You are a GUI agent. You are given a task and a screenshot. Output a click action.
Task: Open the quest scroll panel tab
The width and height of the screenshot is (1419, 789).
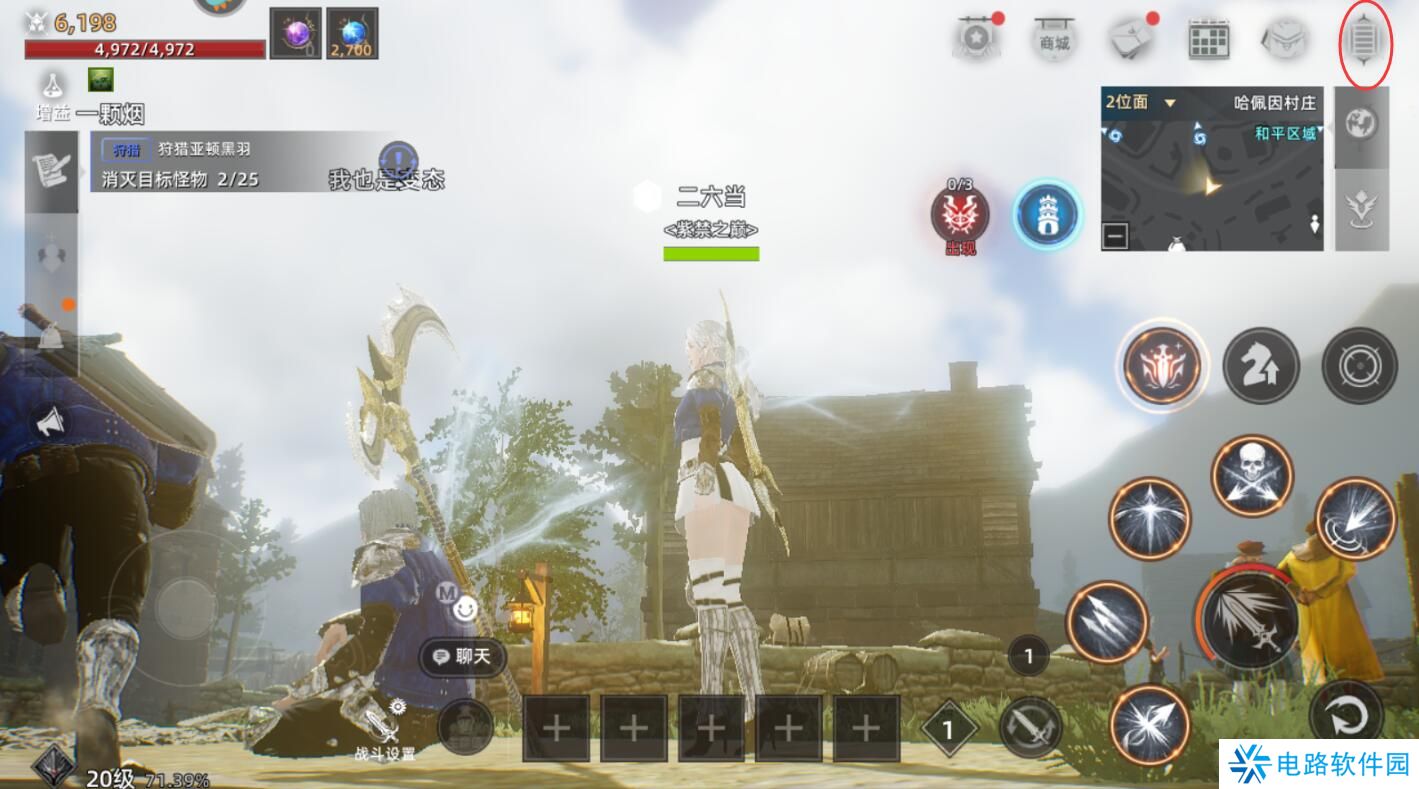click(x=51, y=171)
